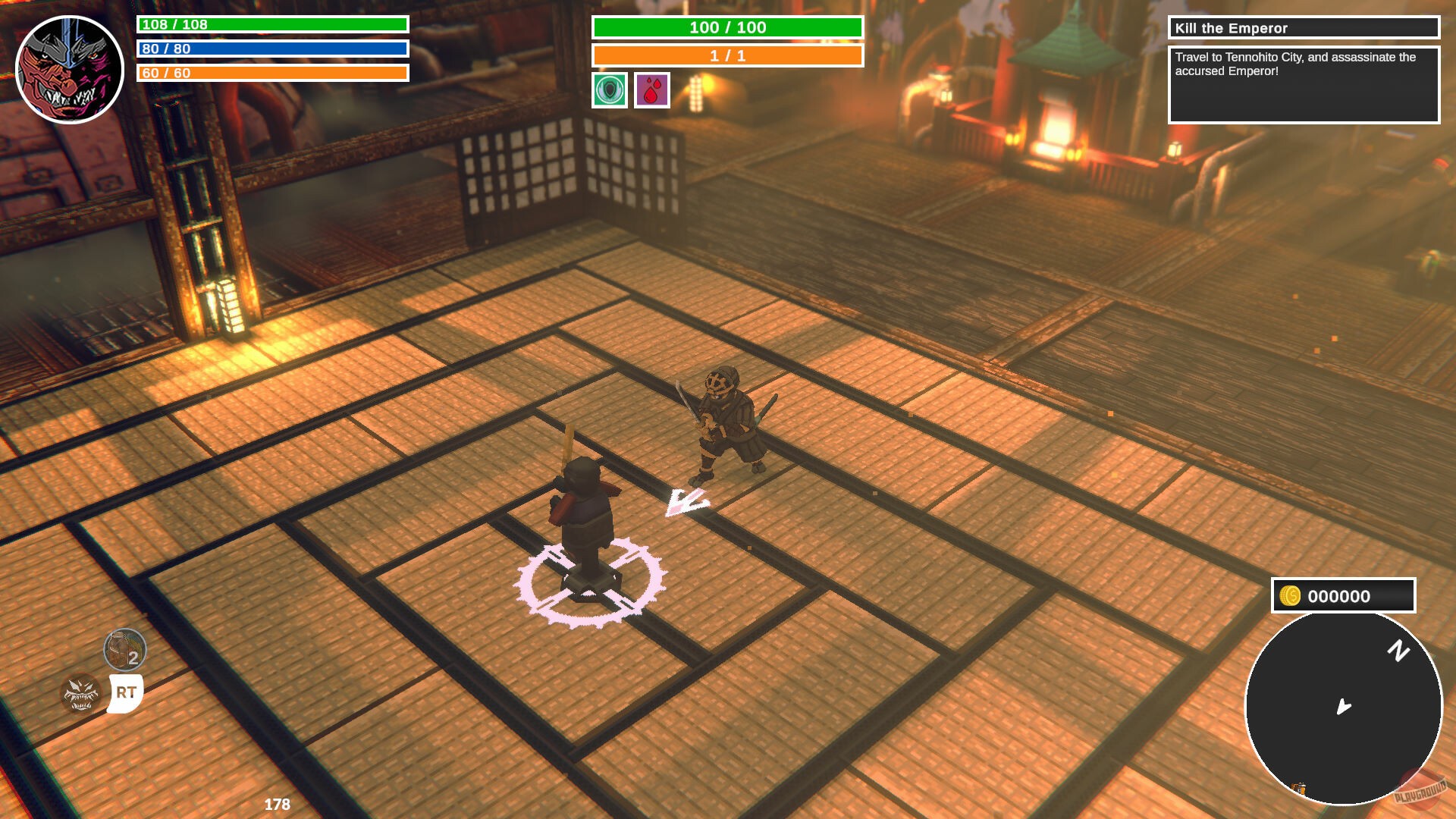Collapse the quest description box

(1303, 83)
